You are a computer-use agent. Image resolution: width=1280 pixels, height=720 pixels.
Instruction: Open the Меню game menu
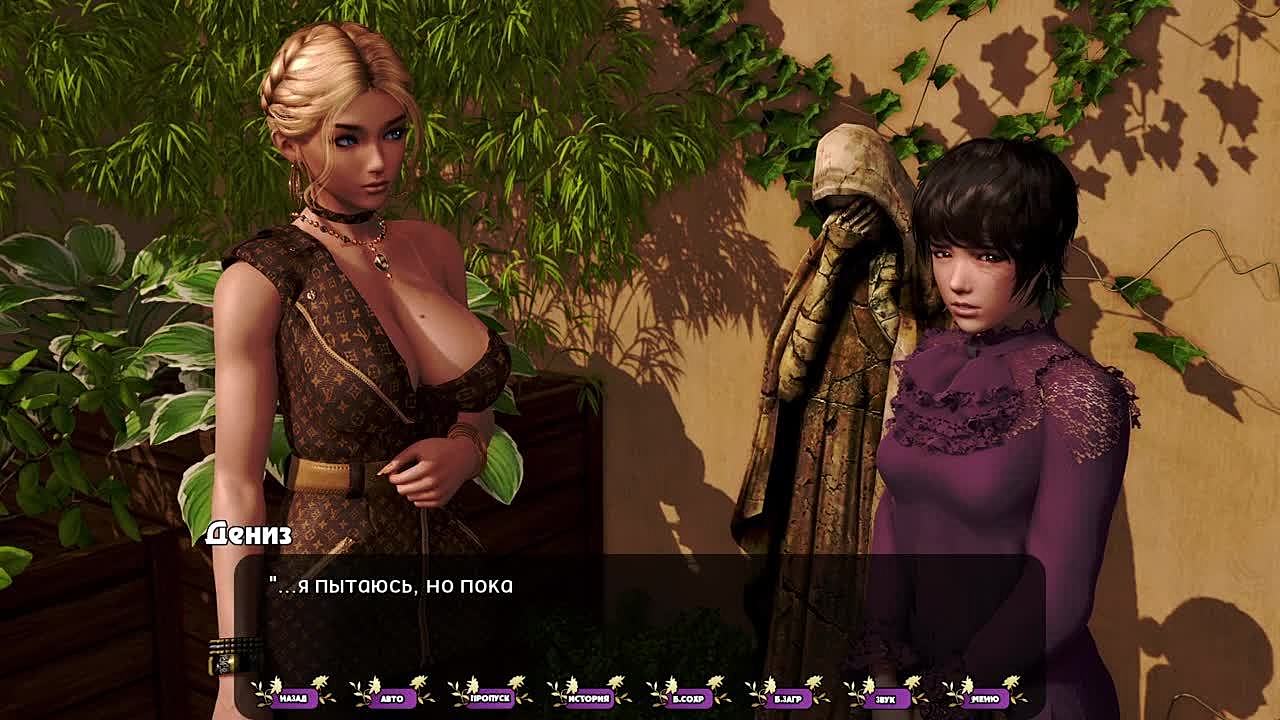point(985,697)
